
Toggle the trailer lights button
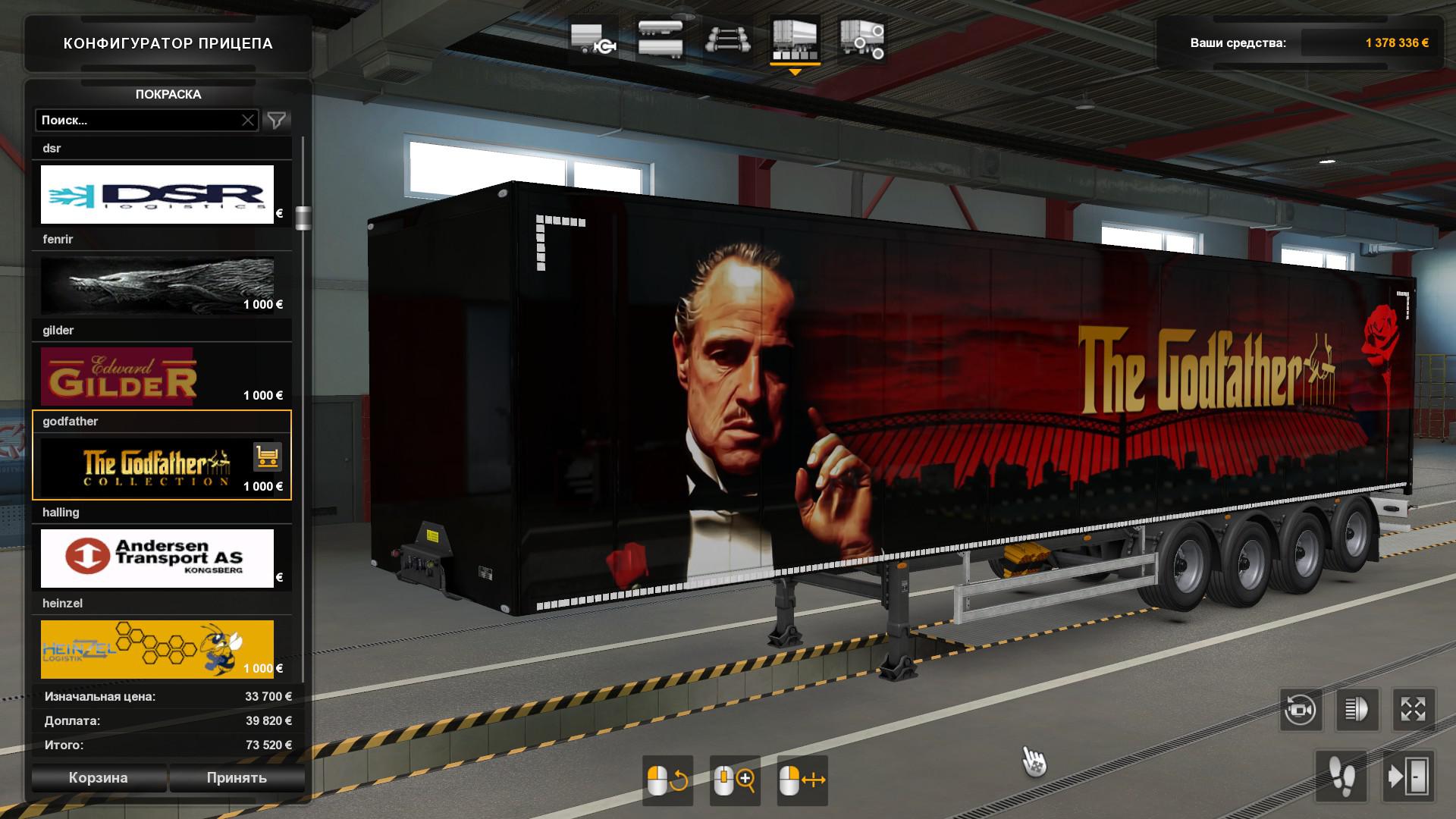point(1357,710)
